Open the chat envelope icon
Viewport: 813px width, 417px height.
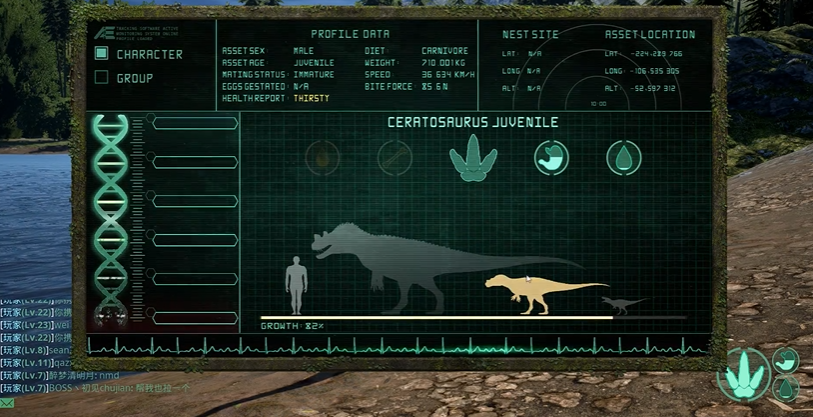click(x=7, y=403)
